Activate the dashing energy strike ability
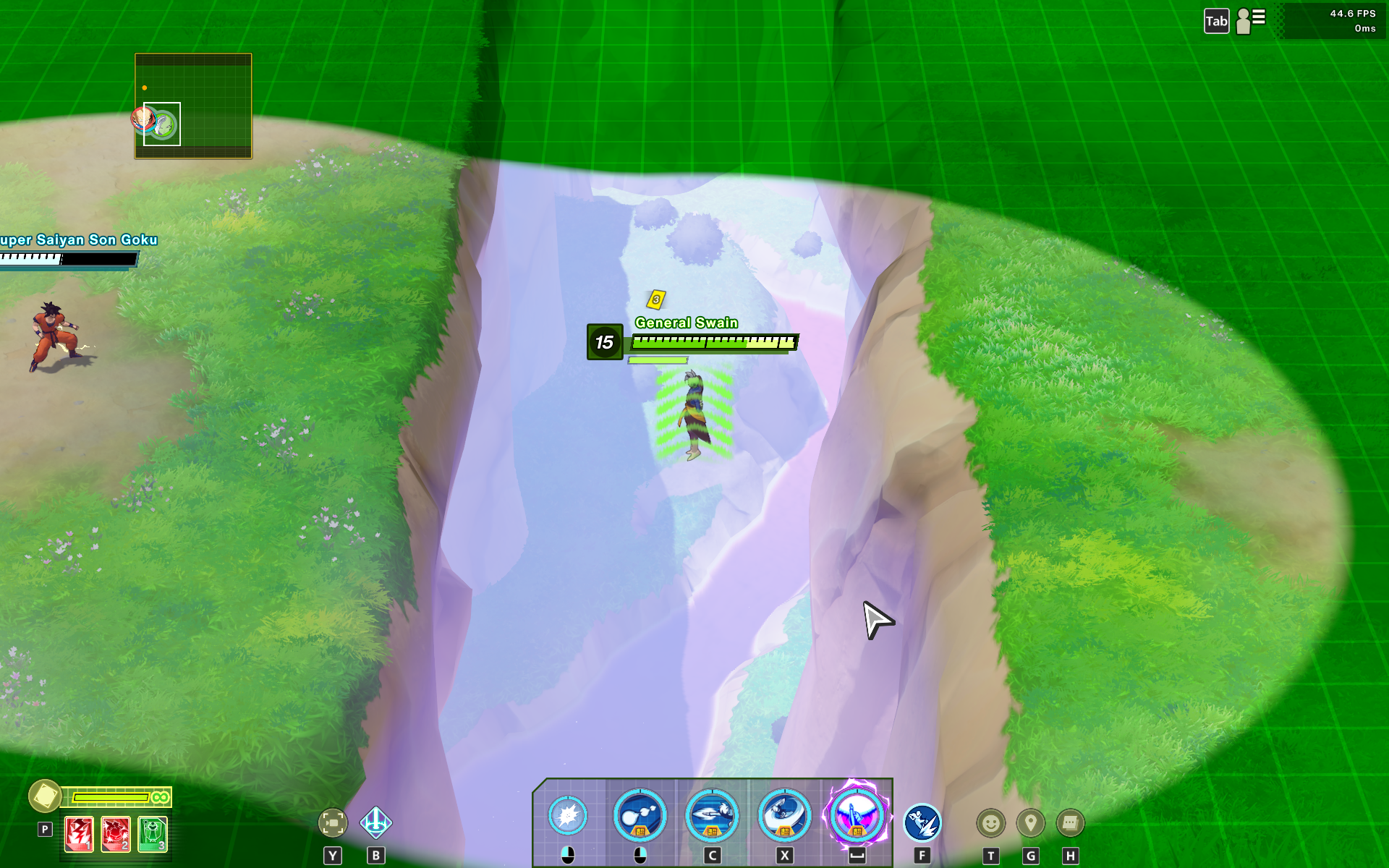Viewport: 1389px width, 868px height. point(712,817)
